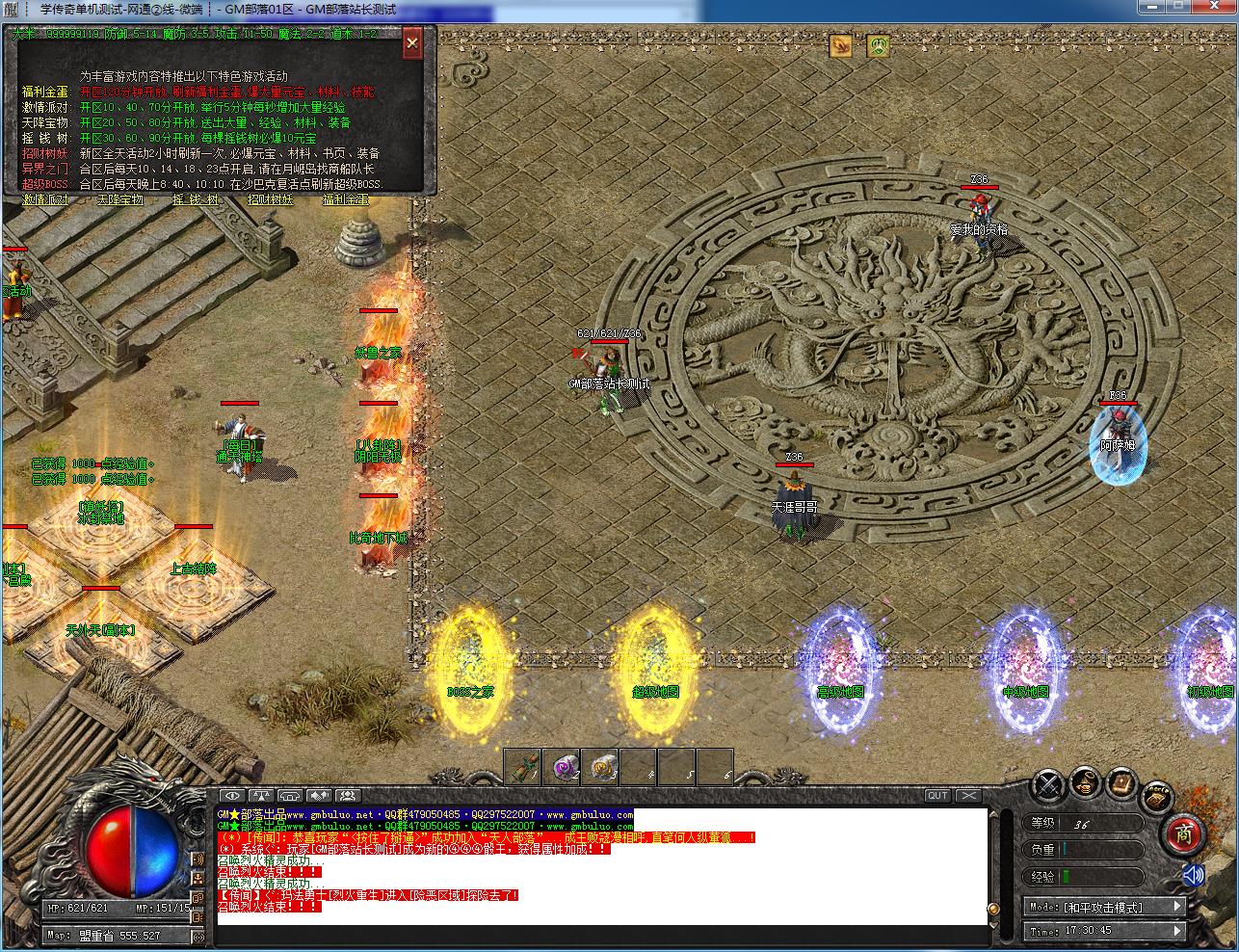The width and height of the screenshot is (1239, 952).
Task: Open the bag inventory icon
Action: pyautogui.click(x=1085, y=780)
